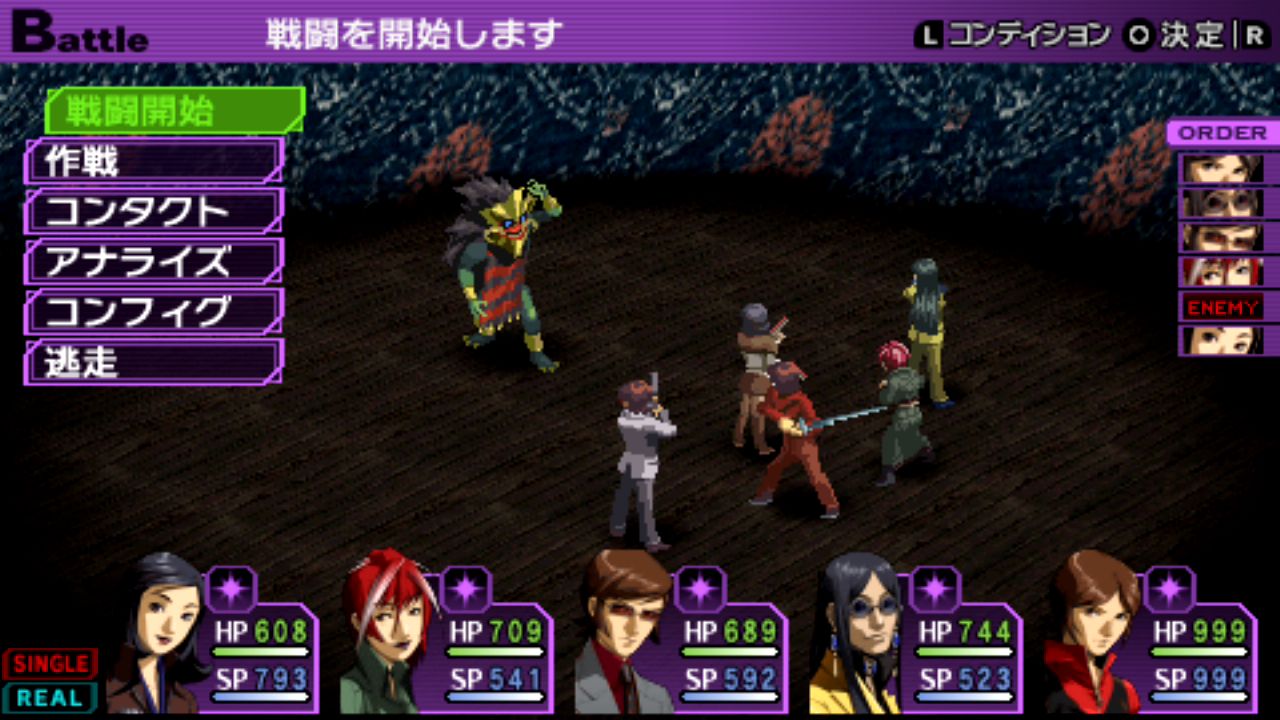
Task: Toggle the REAL mode indicator
Action: pos(50,697)
